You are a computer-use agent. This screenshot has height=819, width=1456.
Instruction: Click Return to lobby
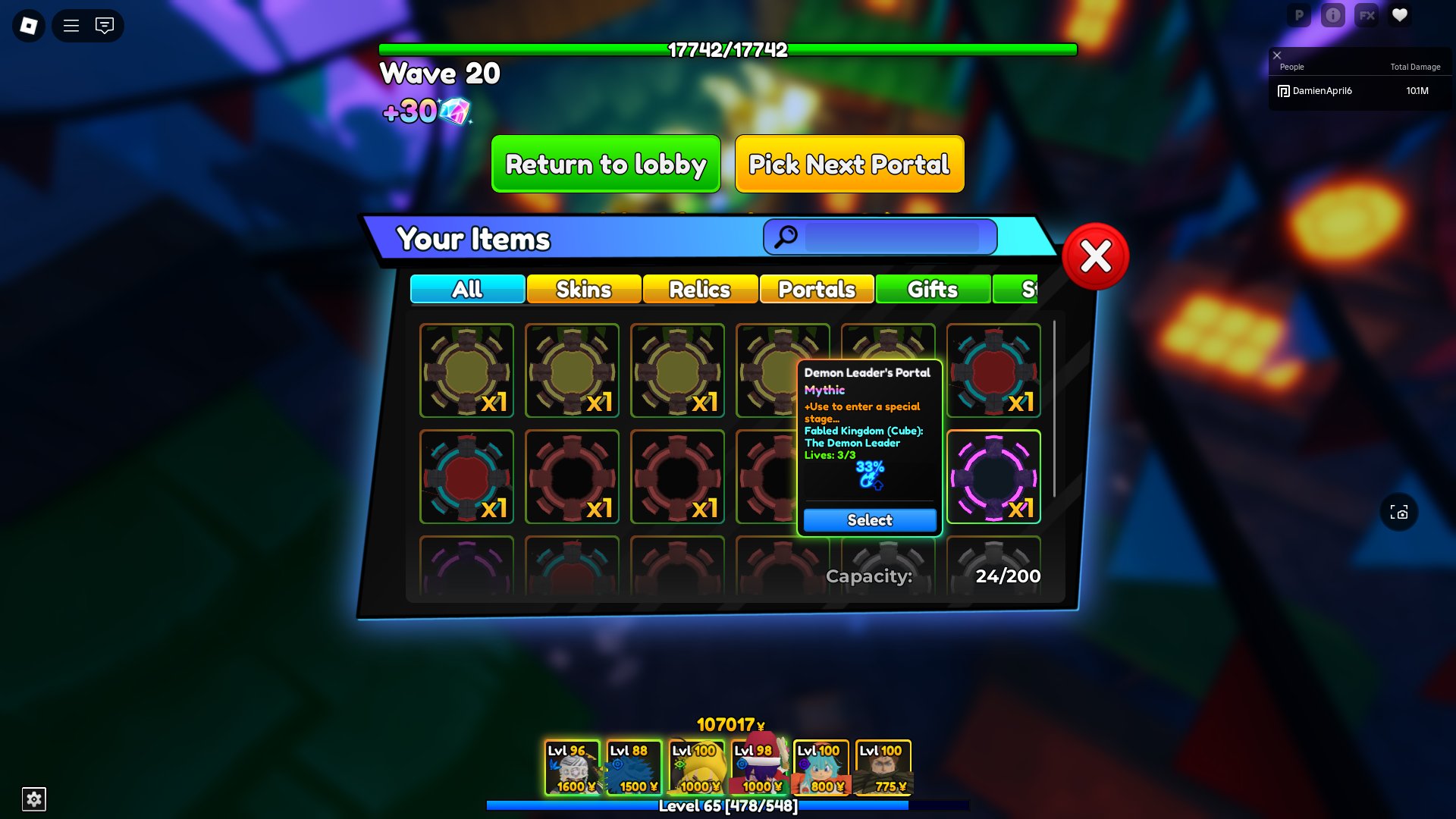[x=606, y=163]
